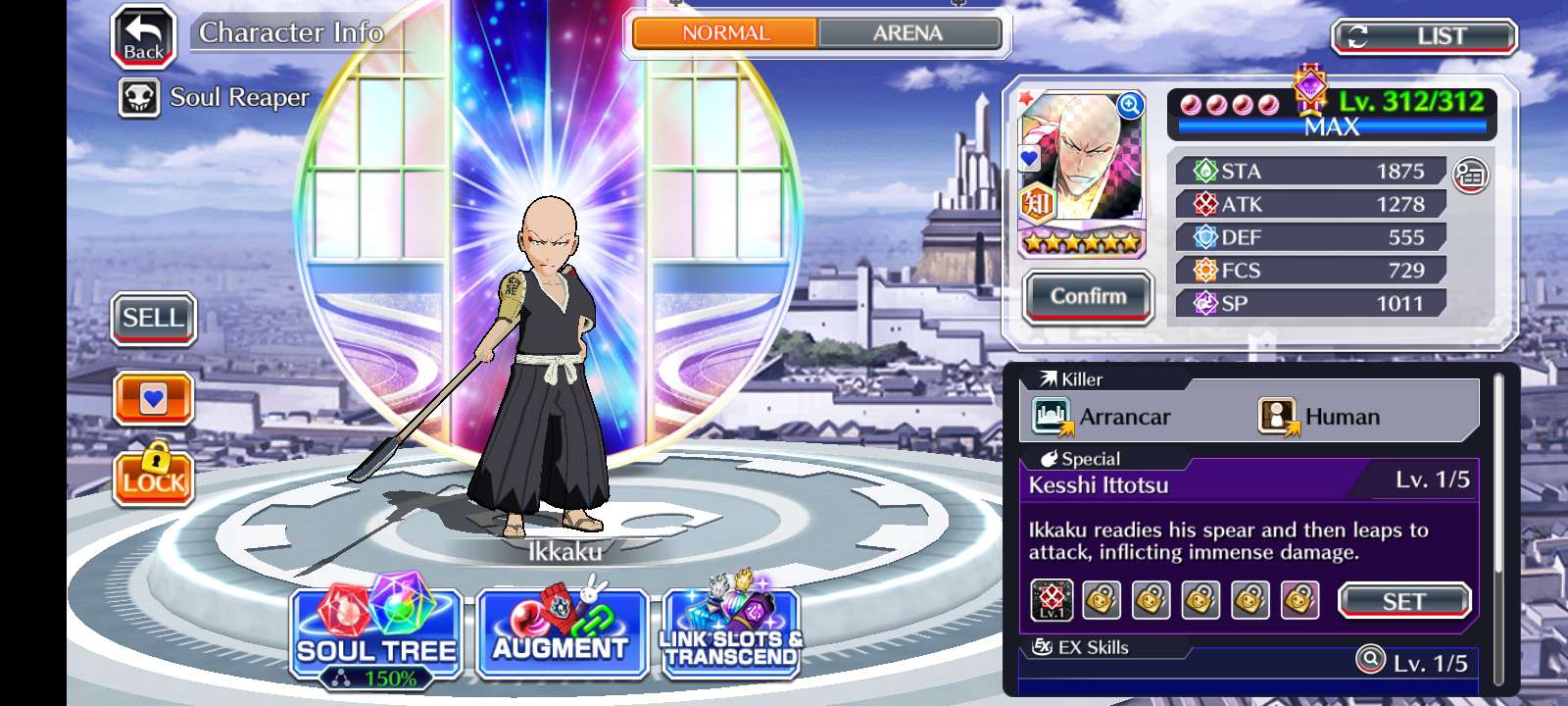Image resolution: width=1568 pixels, height=706 pixels.
Task: Select the Human killer icon
Action: (x=1277, y=417)
